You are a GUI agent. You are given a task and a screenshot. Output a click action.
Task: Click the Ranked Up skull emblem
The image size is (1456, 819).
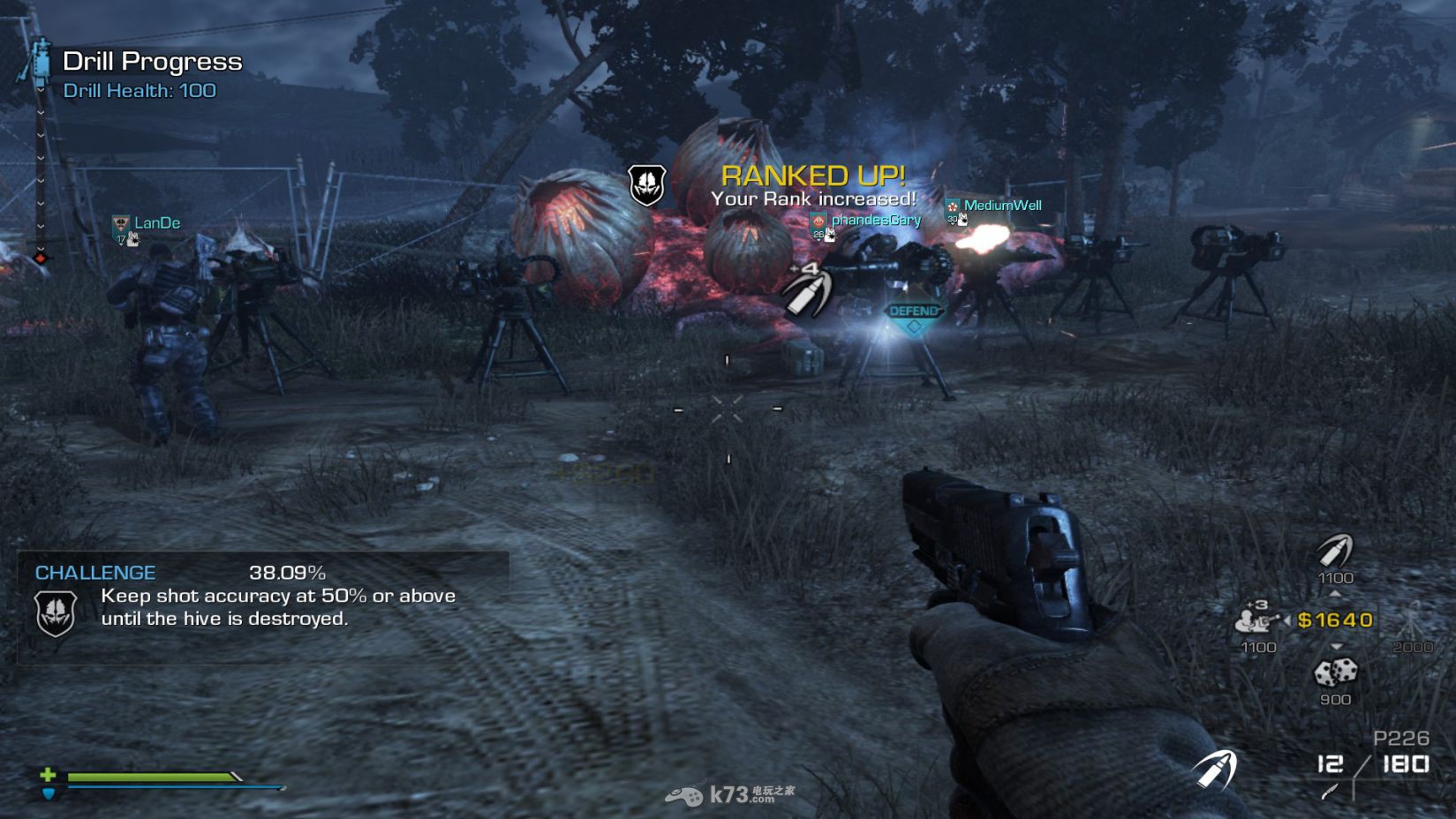[x=646, y=184]
